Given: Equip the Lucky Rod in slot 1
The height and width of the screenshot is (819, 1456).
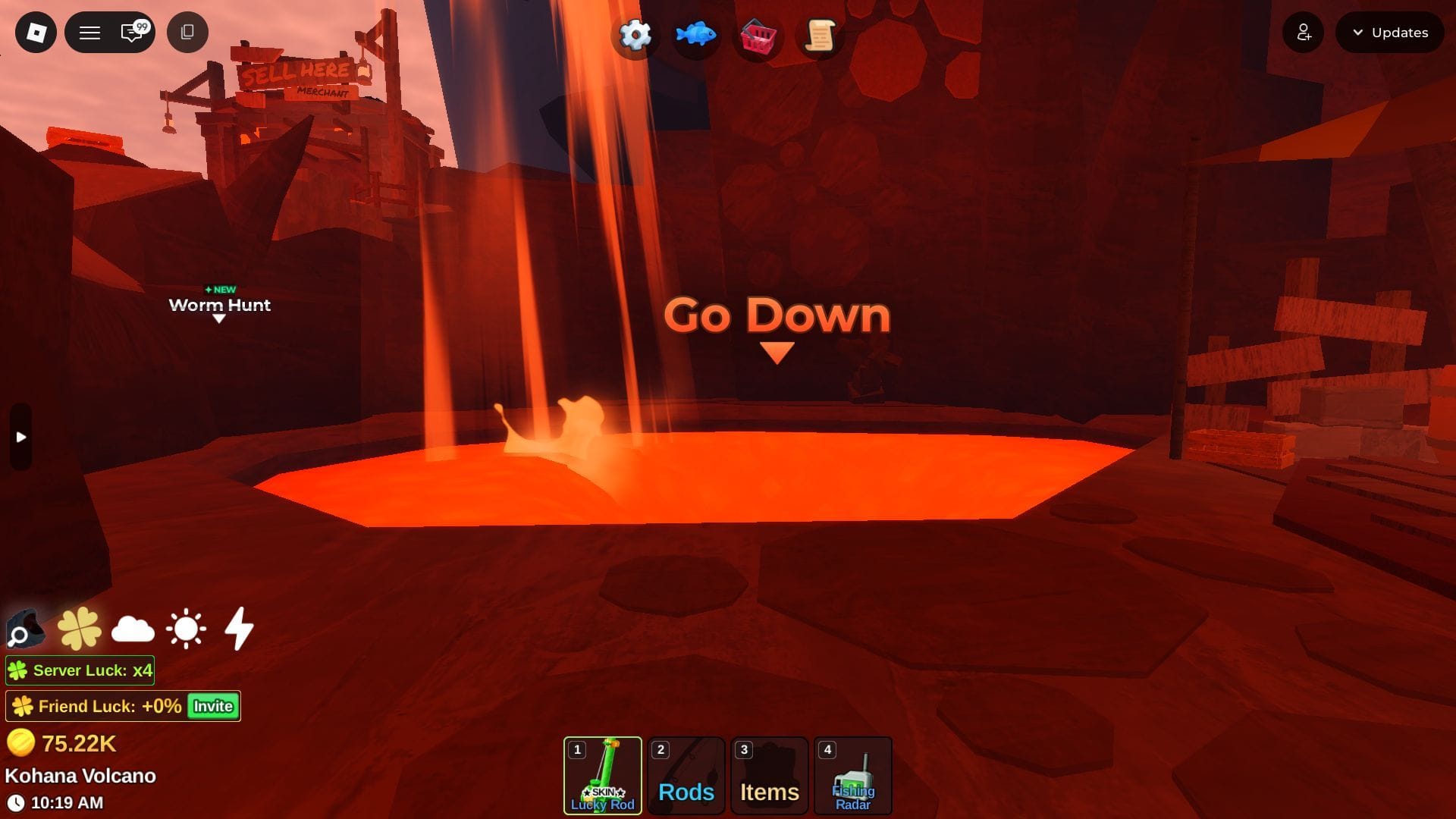Looking at the screenshot, I should point(603,775).
